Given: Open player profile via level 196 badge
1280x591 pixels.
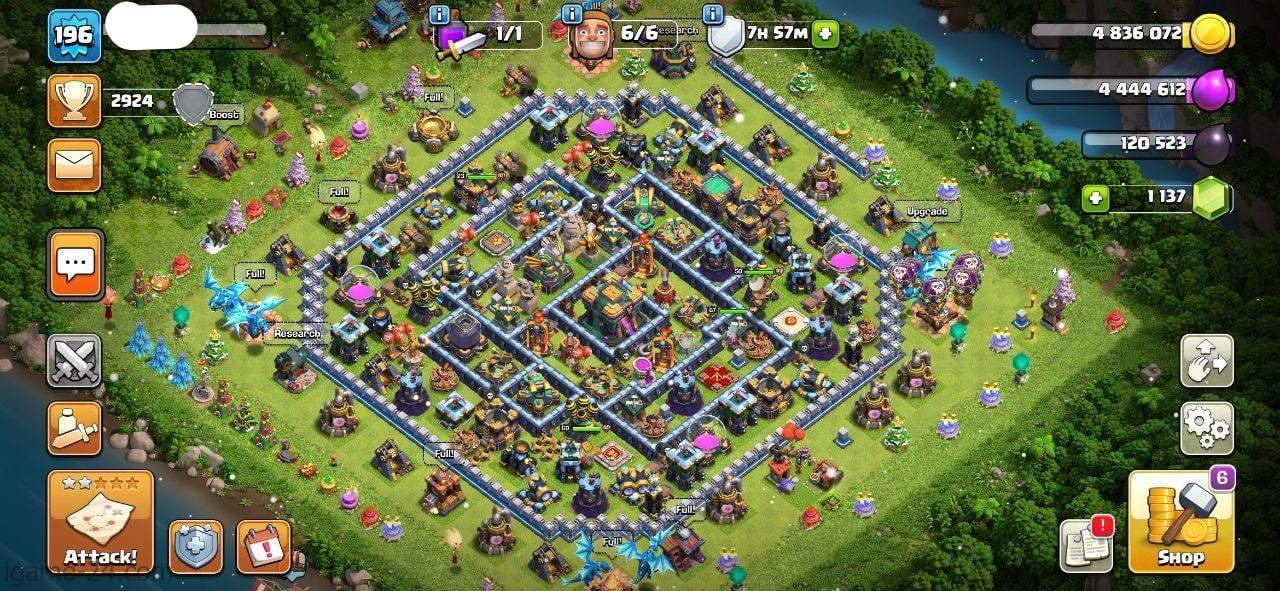Looking at the screenshot, I should pos(74,36).
